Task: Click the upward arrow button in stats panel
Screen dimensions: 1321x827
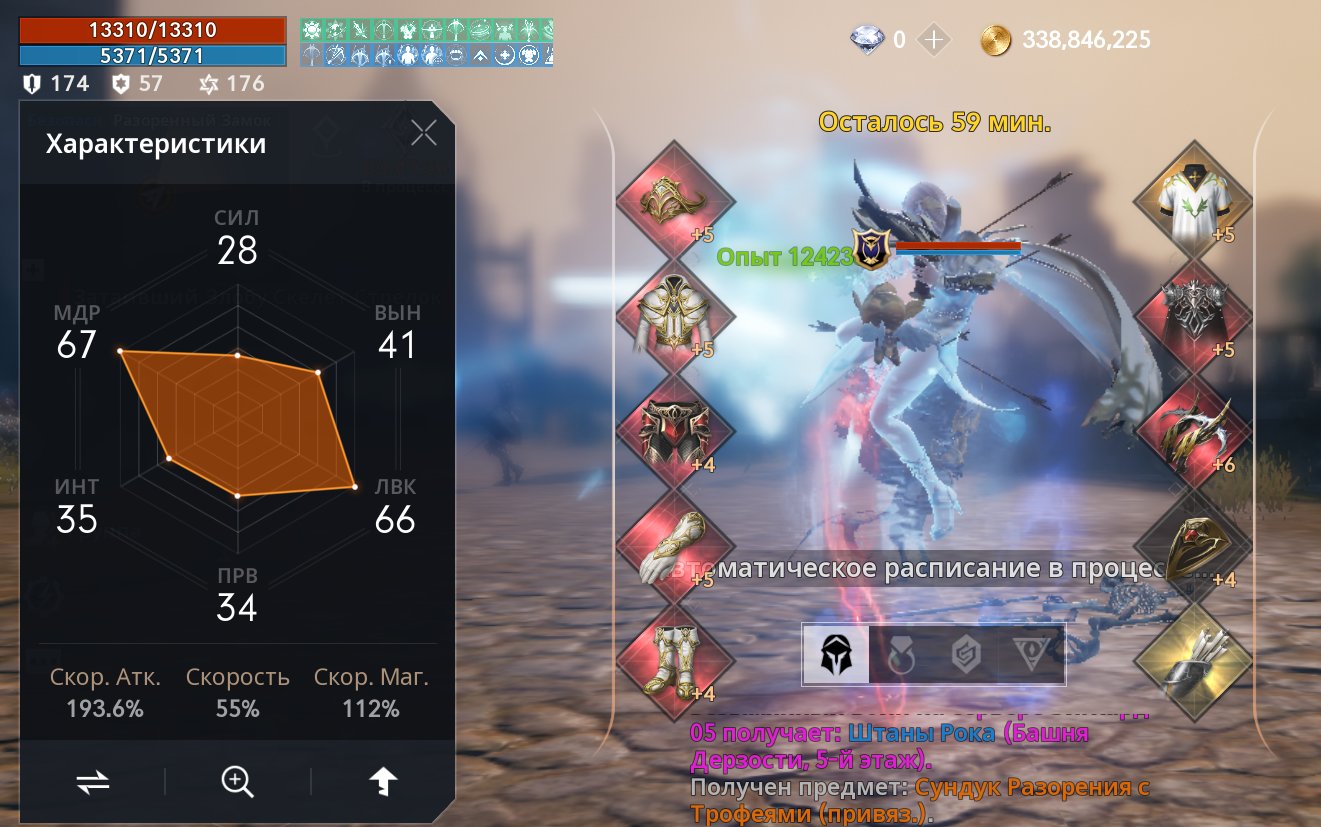Action: (x=383, y=782)
